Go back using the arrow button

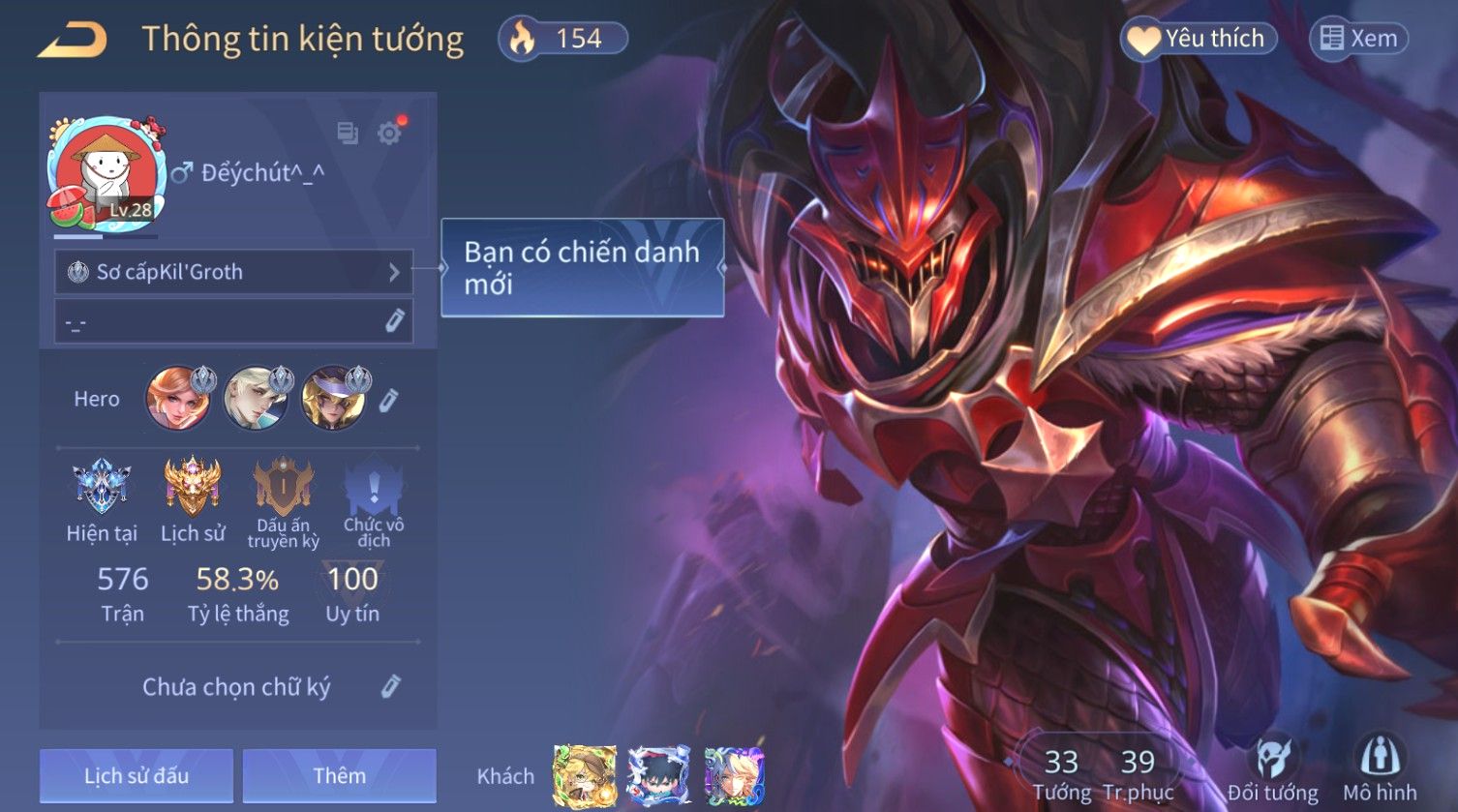tap(73, 41)
